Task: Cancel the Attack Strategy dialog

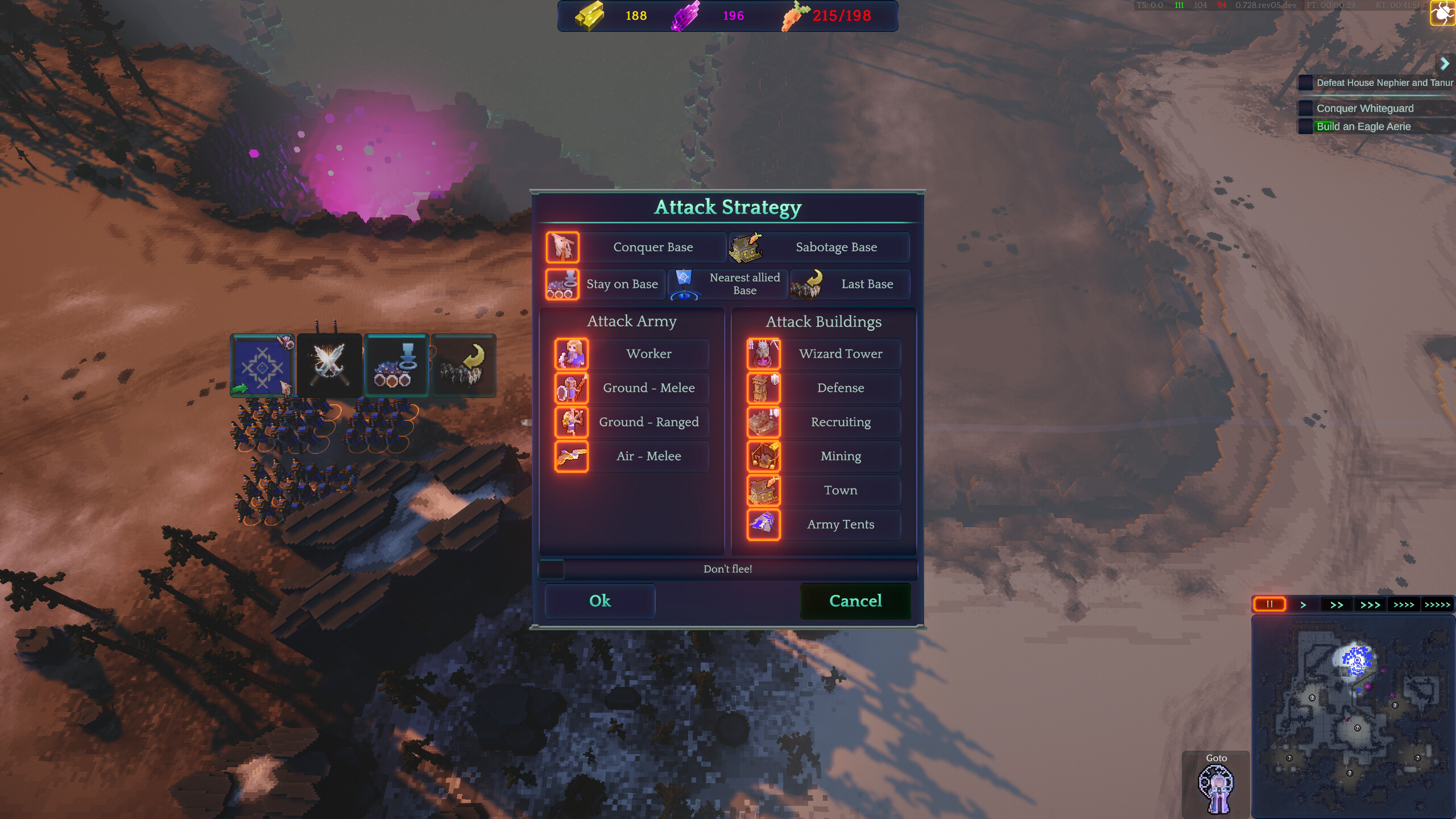Action: click(x=855, y=601)
